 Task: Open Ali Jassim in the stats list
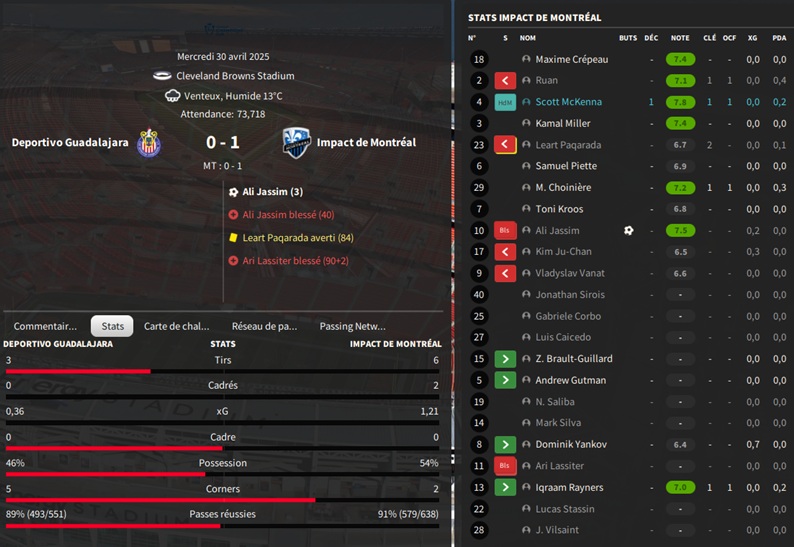point(557,231)
